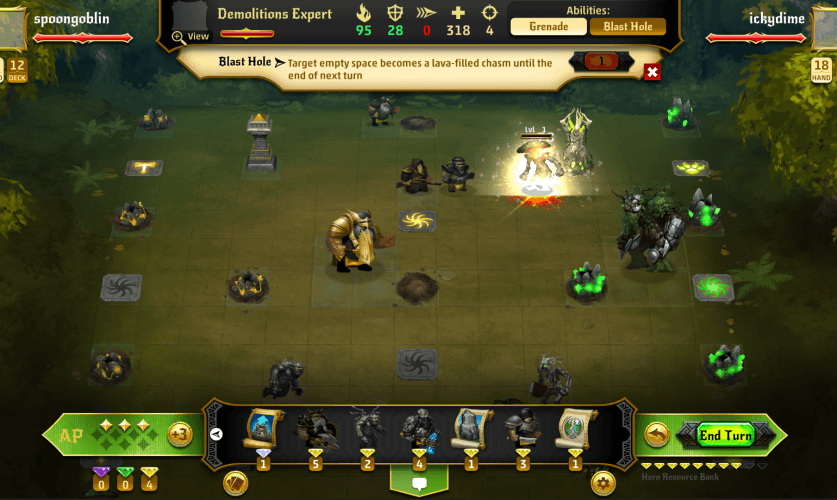Select the unit card costing 3

coord(522,430)
